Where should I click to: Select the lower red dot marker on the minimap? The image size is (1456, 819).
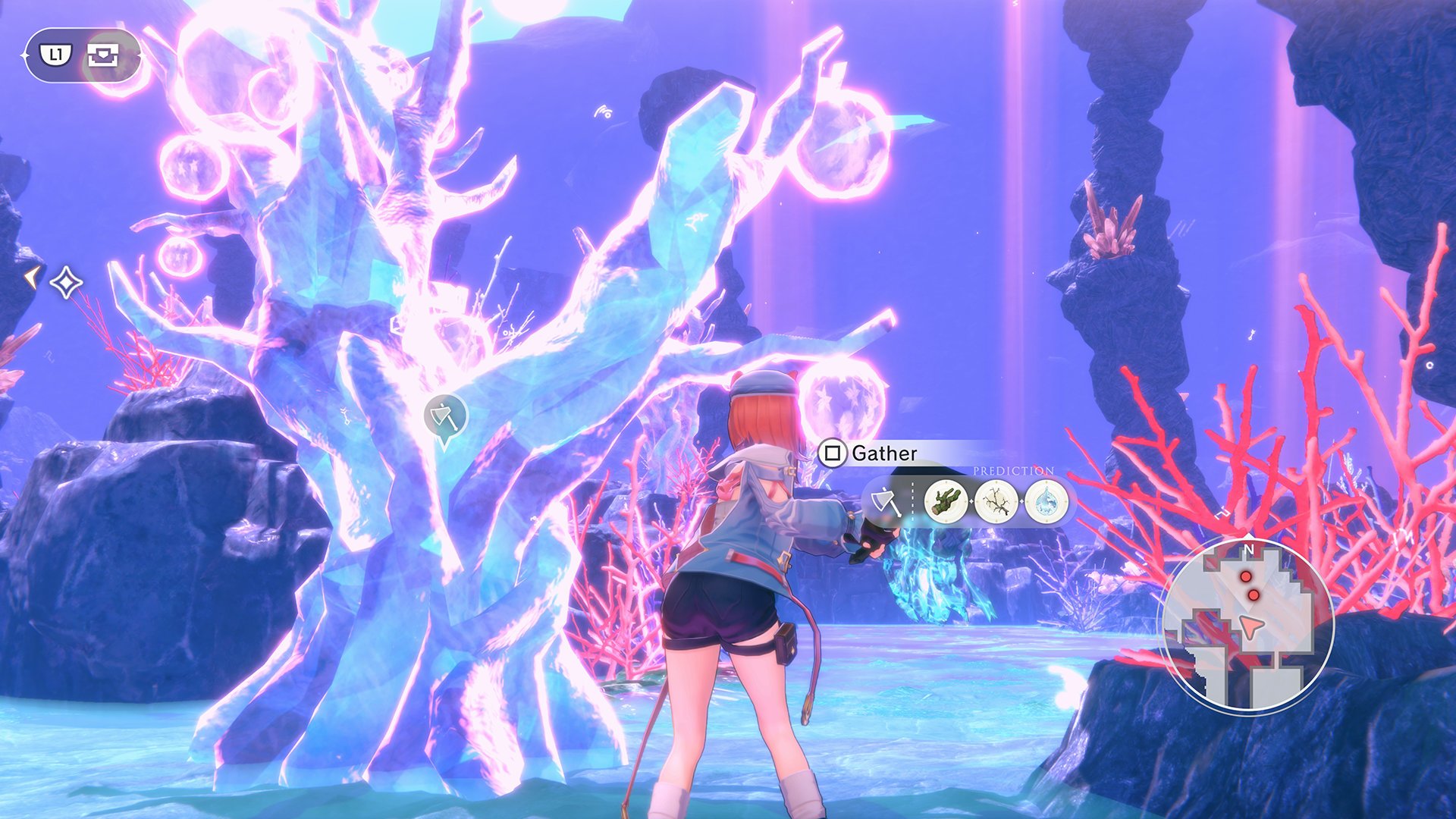click(1254, 595)
